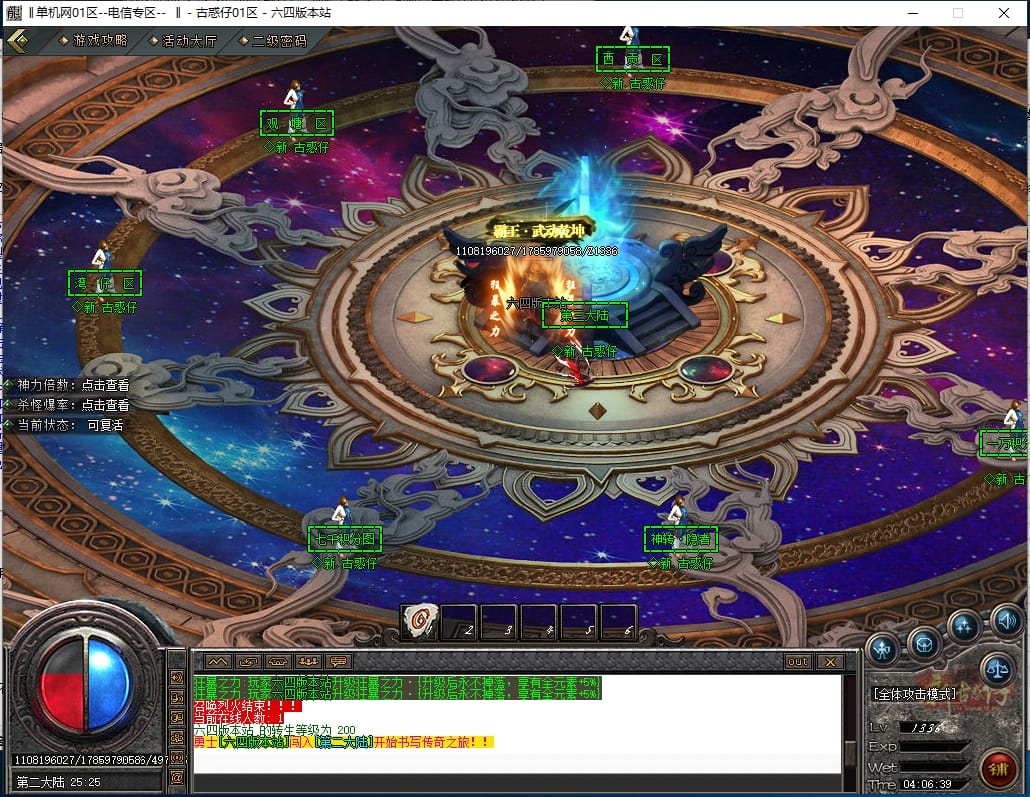Screen dimensions: 1030x797
Task: Click the 'out' button on the chat panel
Action: pyautogui.click(x=797, y=662)
